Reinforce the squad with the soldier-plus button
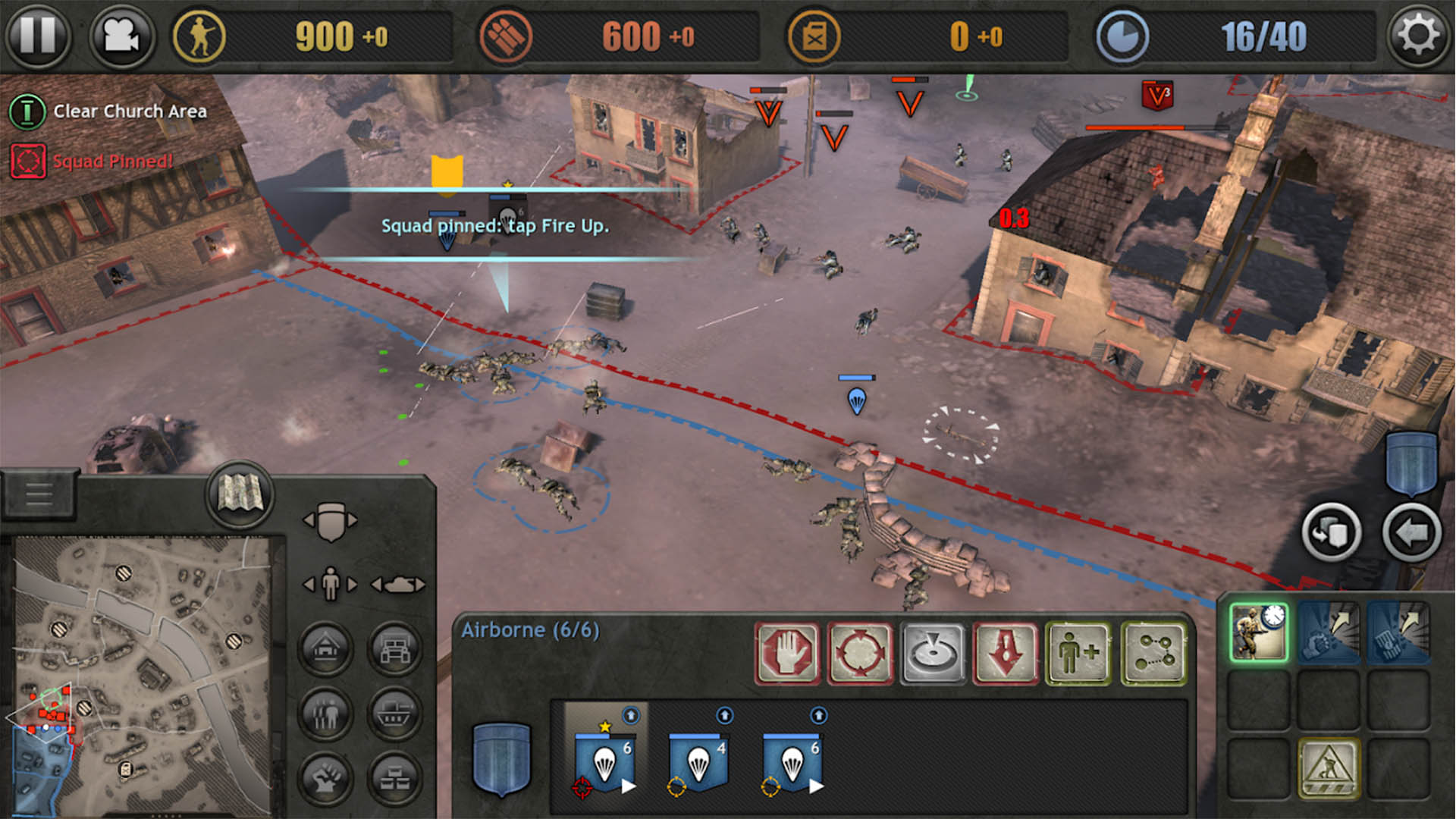This screenshot has height=819, width=1456. pos(1078,653)
